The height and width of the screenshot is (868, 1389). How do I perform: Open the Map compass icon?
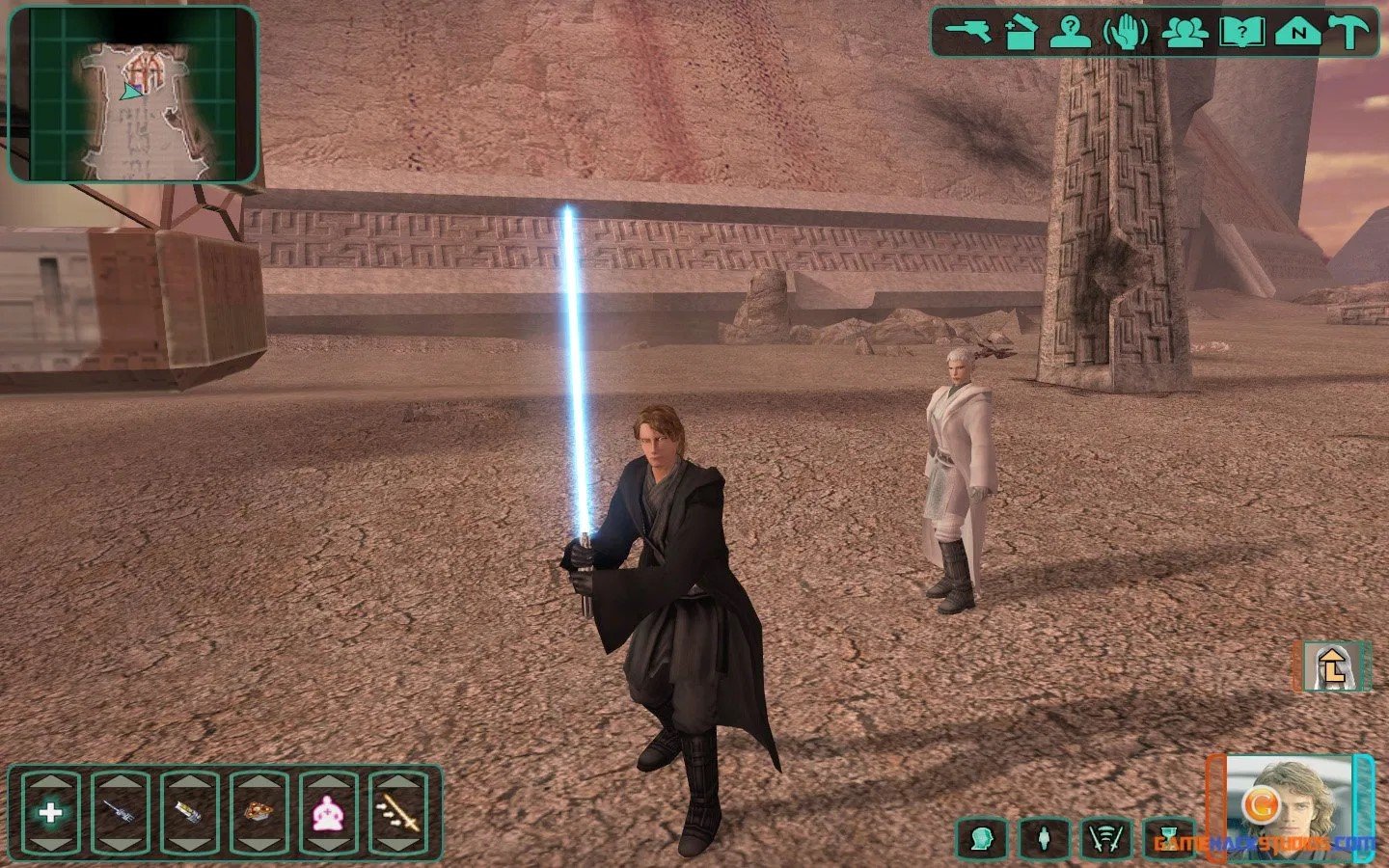1297,32
